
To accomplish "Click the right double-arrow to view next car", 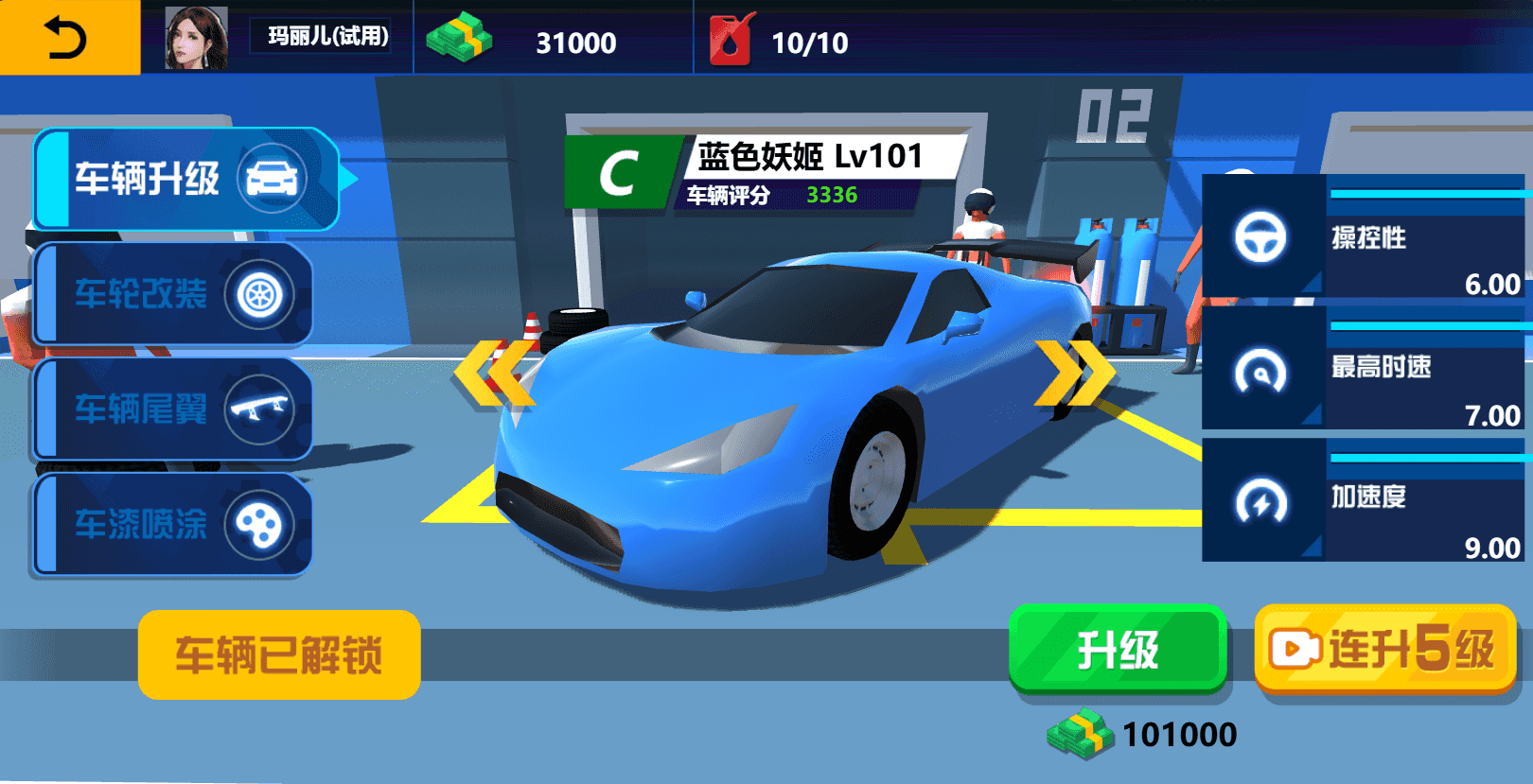I will tap(1074, 371).
